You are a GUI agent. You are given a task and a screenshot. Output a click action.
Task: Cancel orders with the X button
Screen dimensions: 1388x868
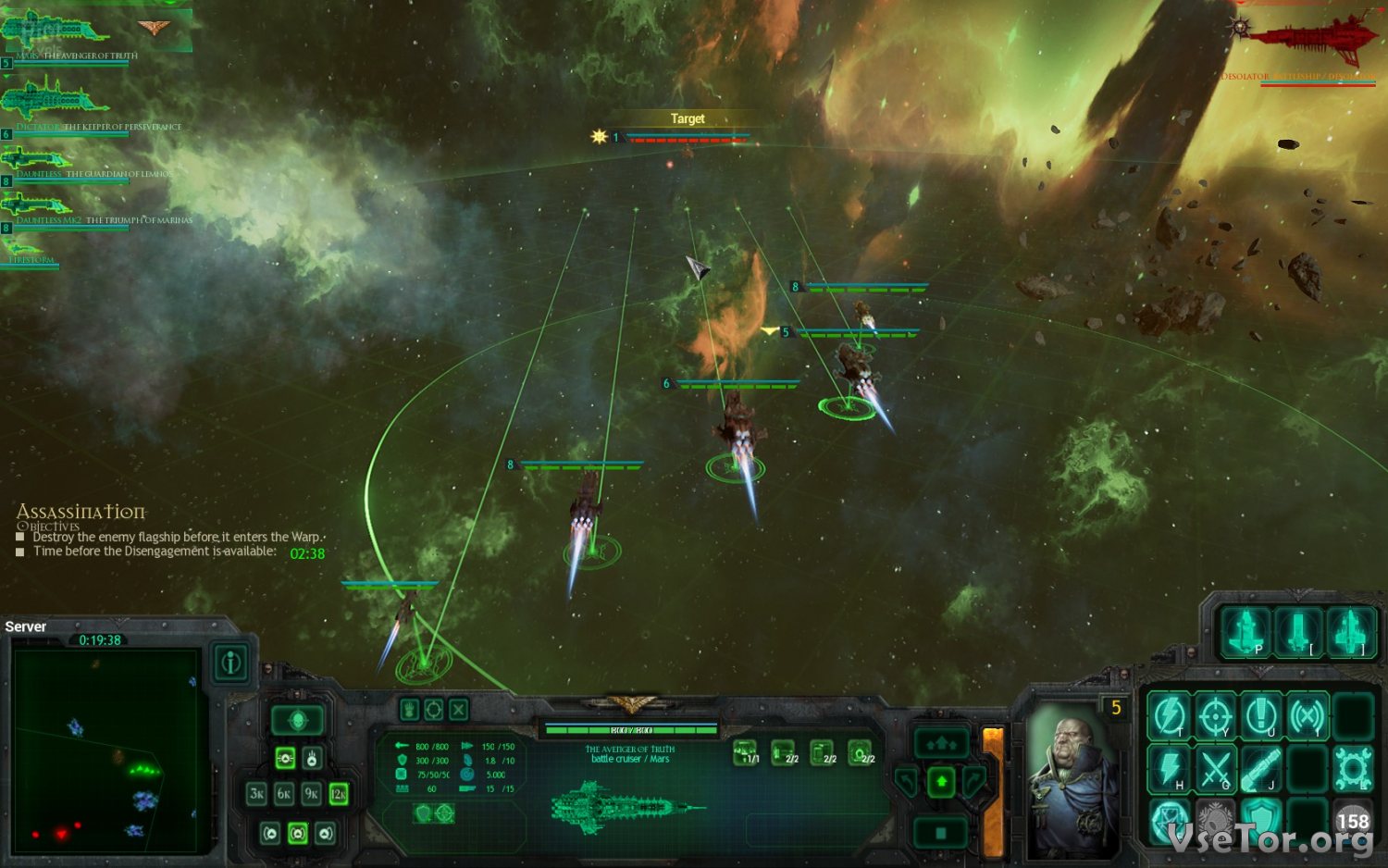(x=458, y=710)
